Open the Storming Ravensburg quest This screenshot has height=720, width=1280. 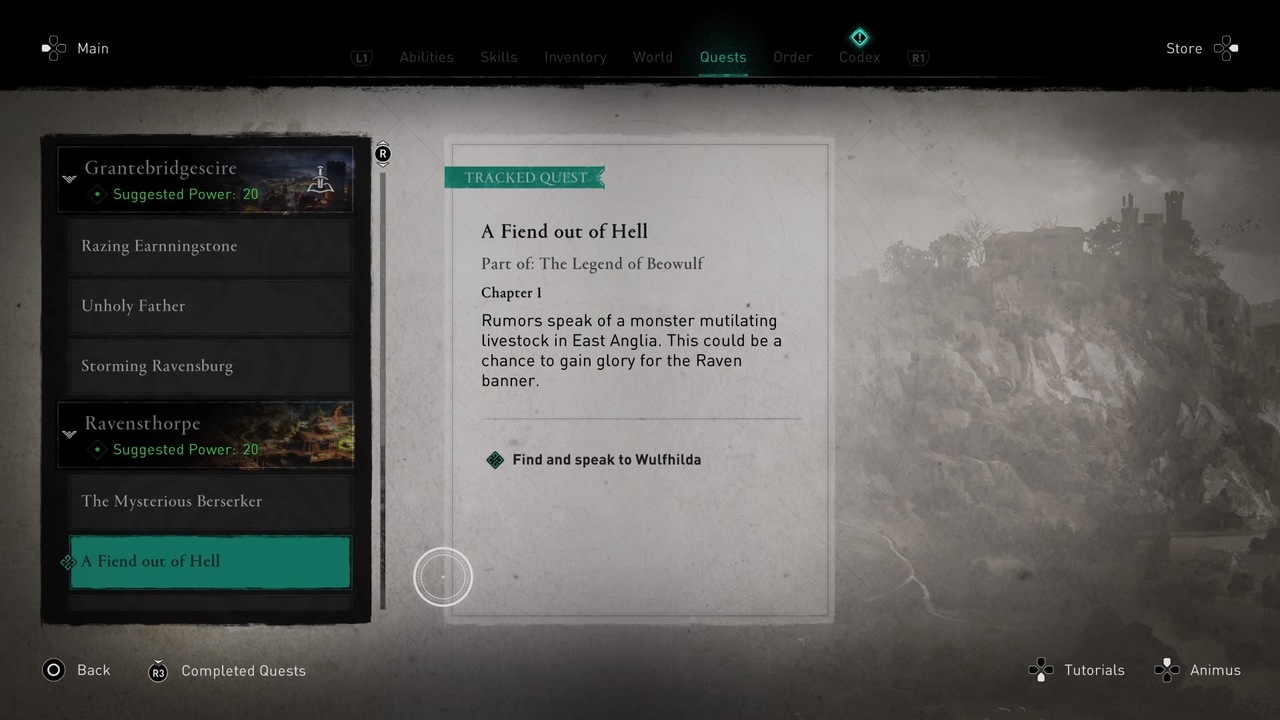point(210,366)
